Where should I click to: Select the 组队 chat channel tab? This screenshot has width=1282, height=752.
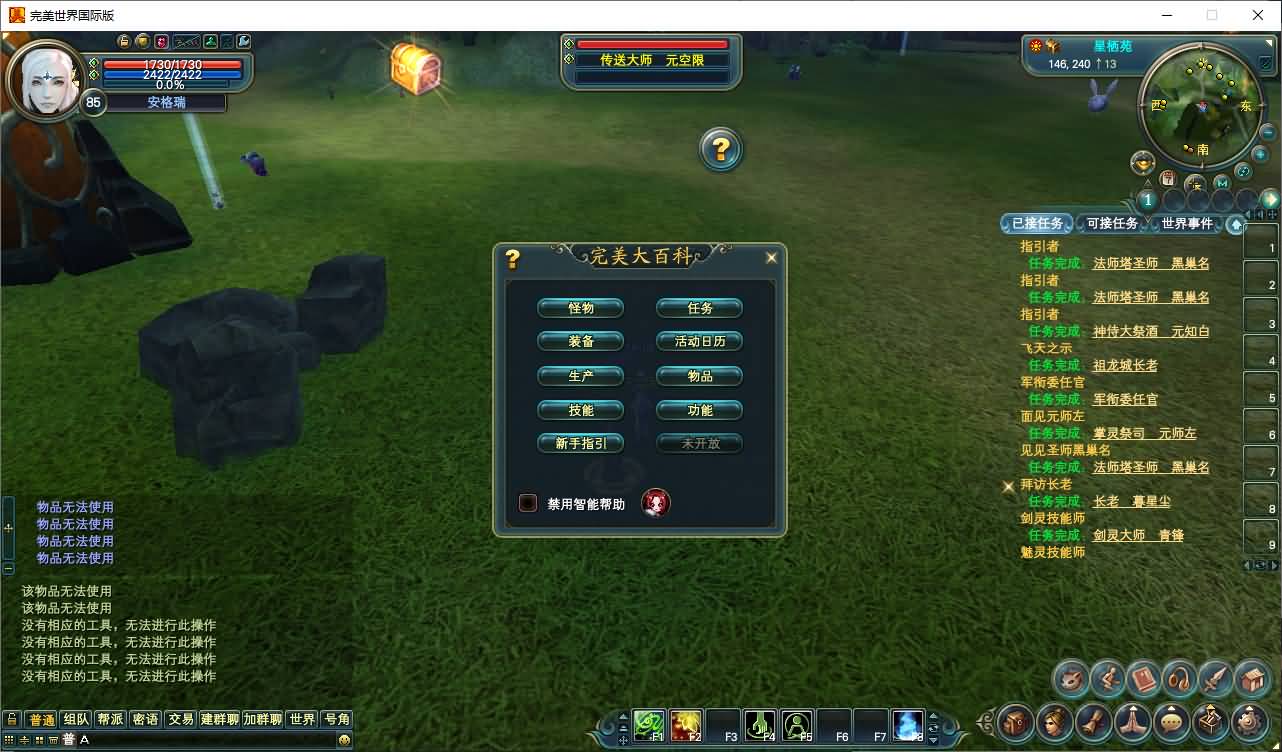pyautogui.click(x=76, y=719)
